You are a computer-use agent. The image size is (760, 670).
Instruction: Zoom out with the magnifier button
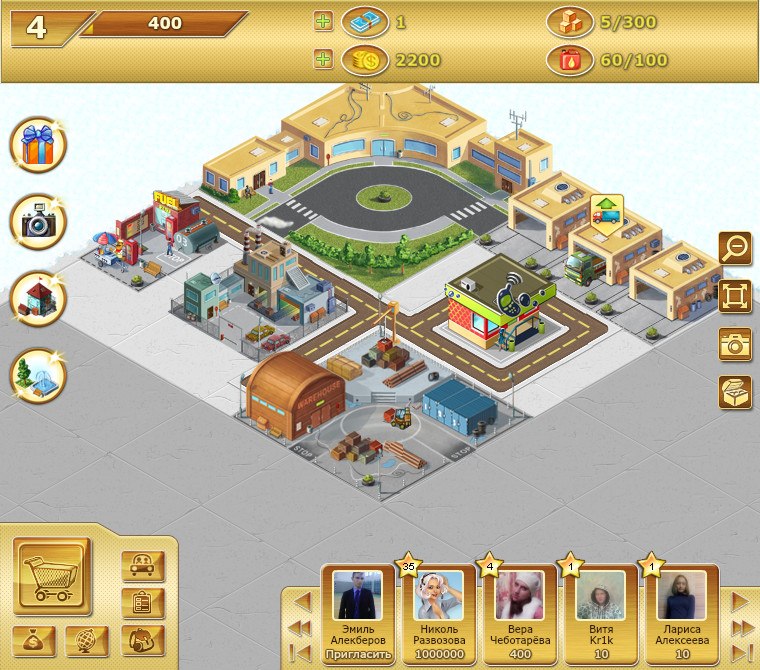coord(735,247)
